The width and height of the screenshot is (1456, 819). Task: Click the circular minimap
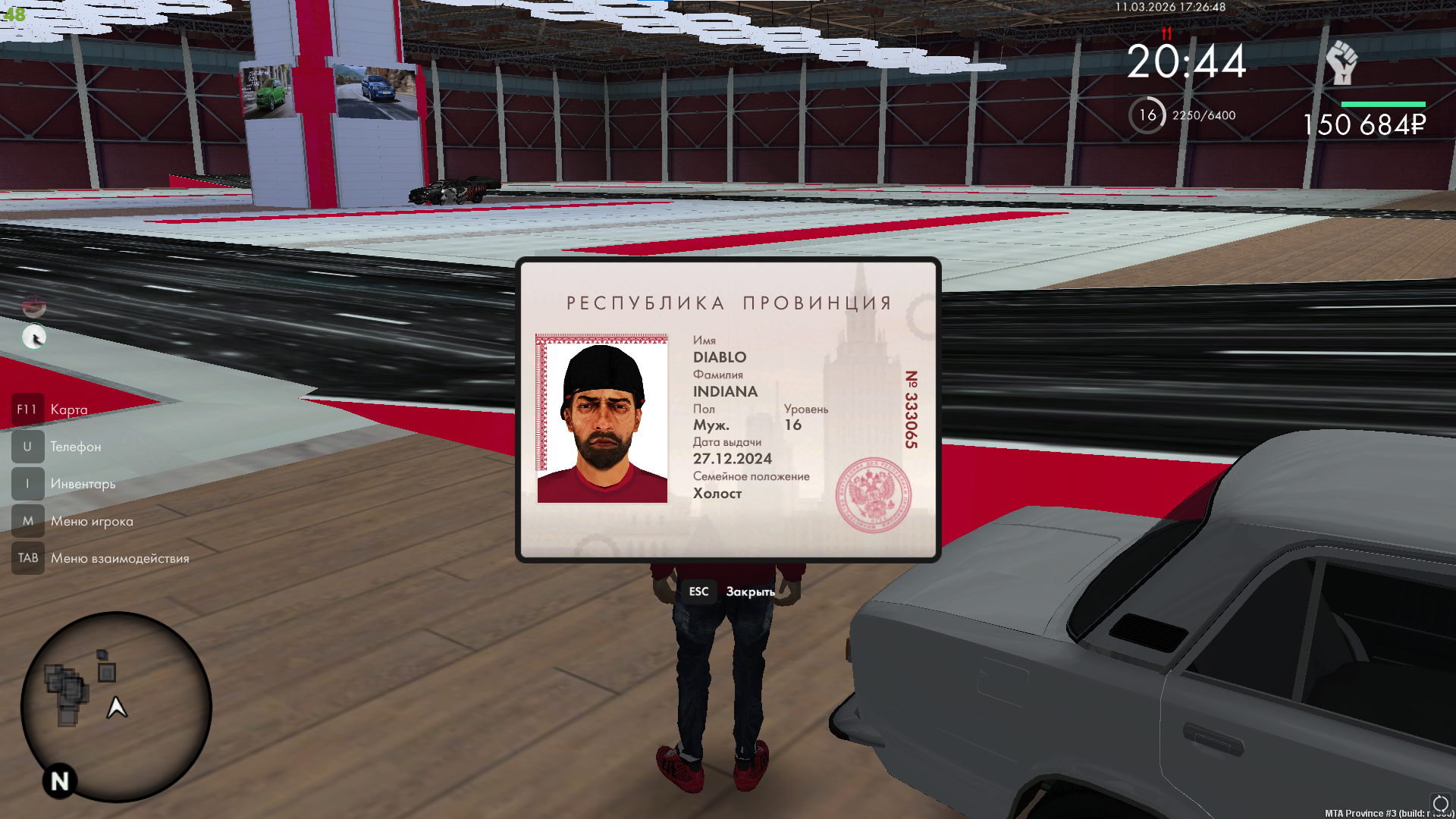(x=116, y=707)
